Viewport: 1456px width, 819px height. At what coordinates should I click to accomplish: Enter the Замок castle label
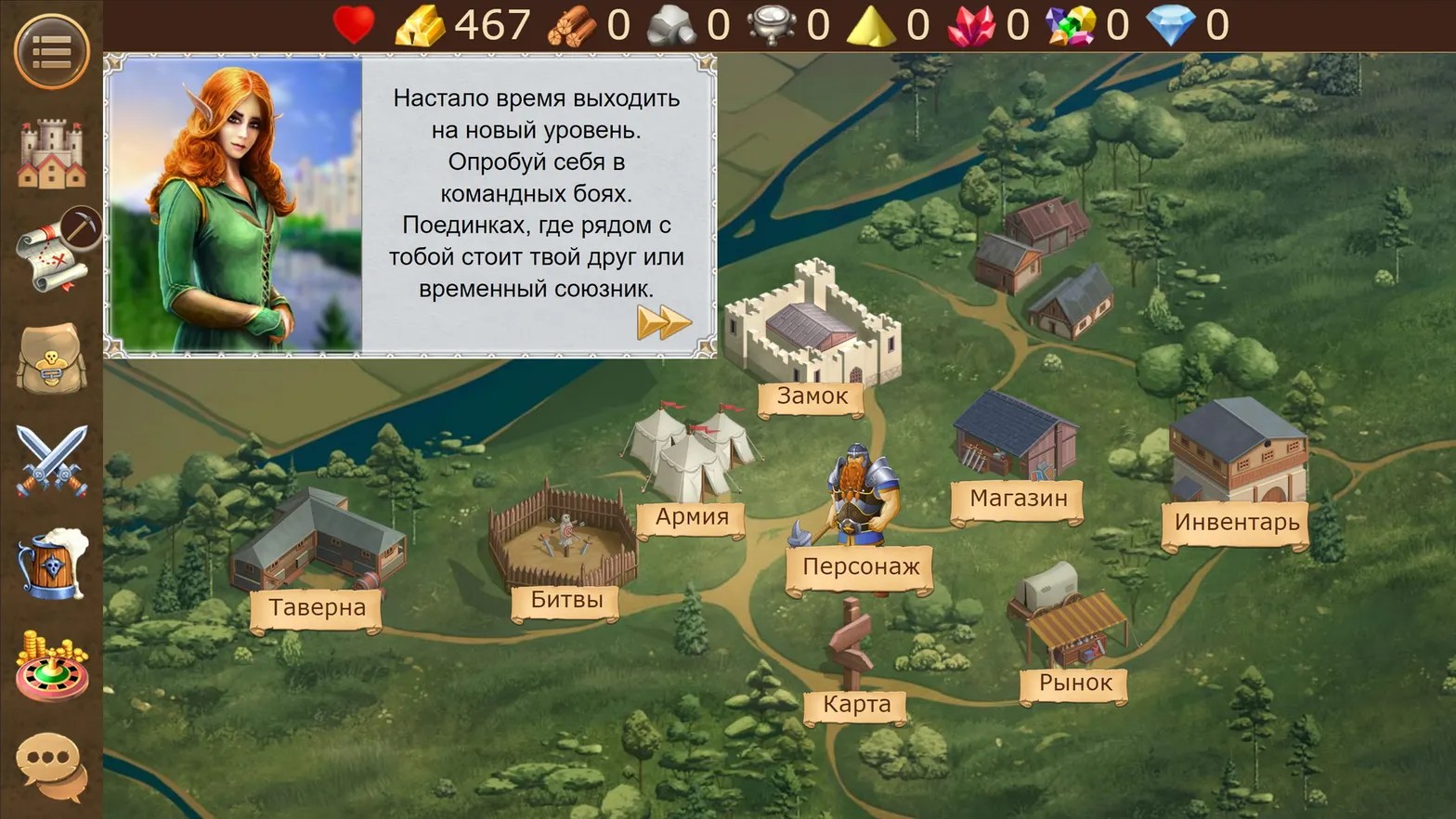(812, 396)
